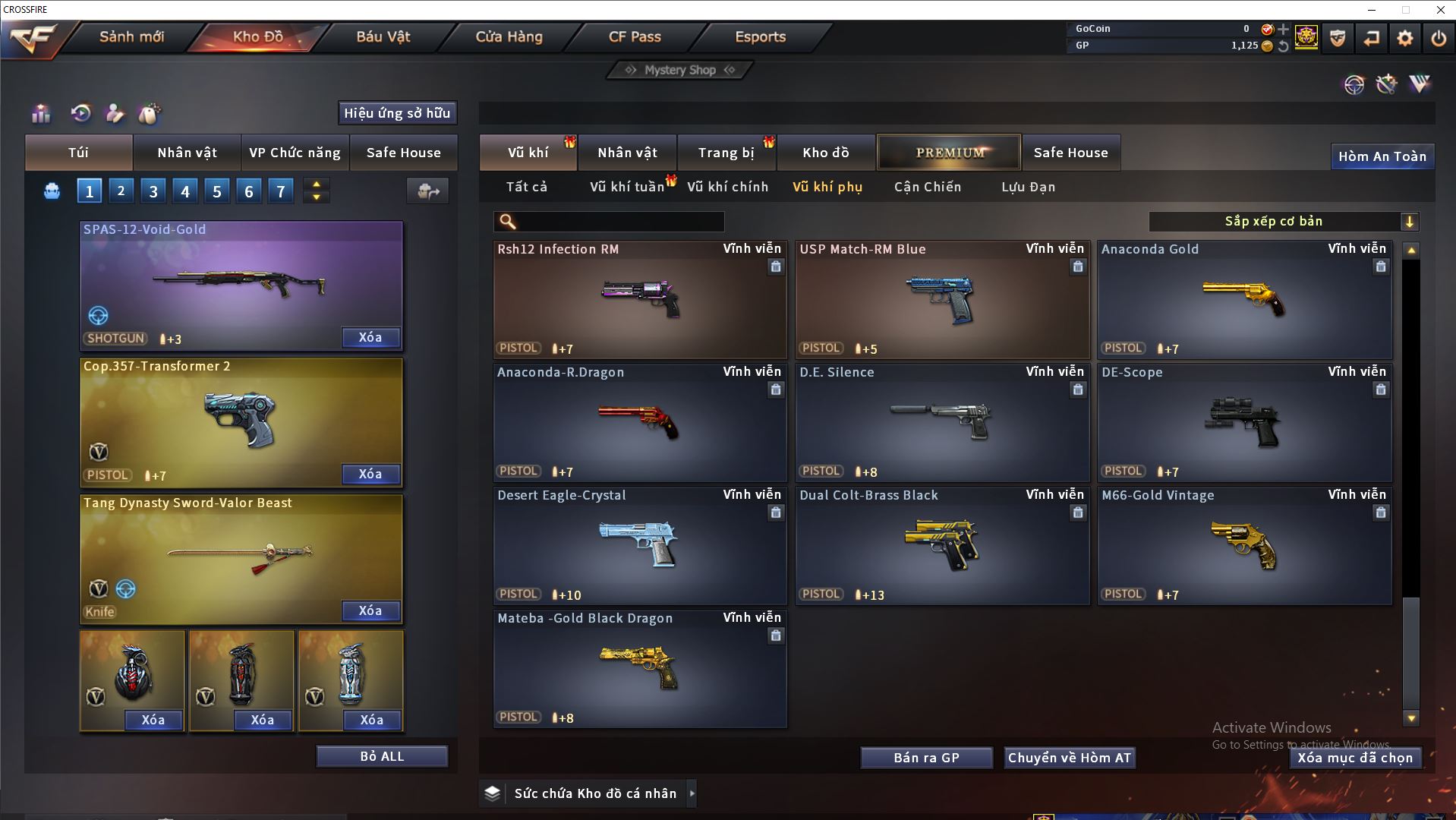The width and height of the screenshot is (1456, 820).
Task: Focus the inventory search field
Action: coord(619,222)
